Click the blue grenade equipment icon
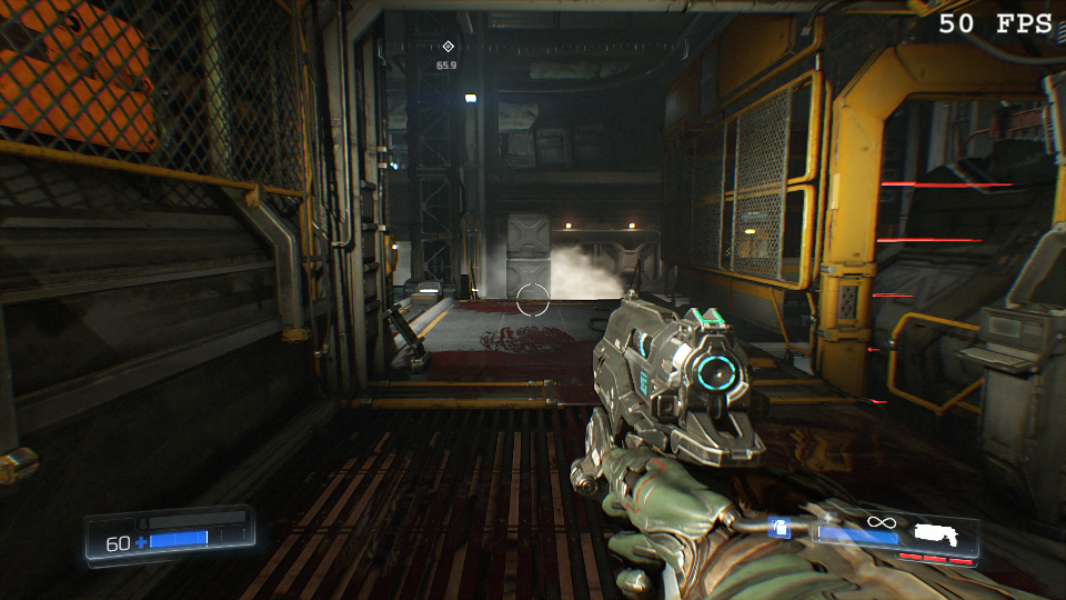 point(779,528)
